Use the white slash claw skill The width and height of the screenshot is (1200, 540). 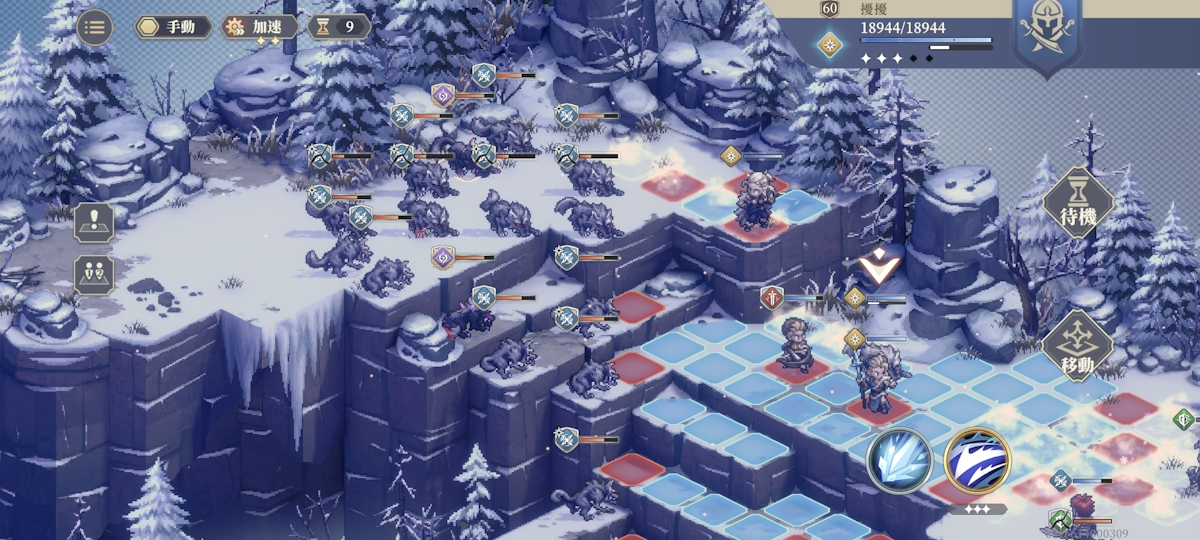click(977, 460)
